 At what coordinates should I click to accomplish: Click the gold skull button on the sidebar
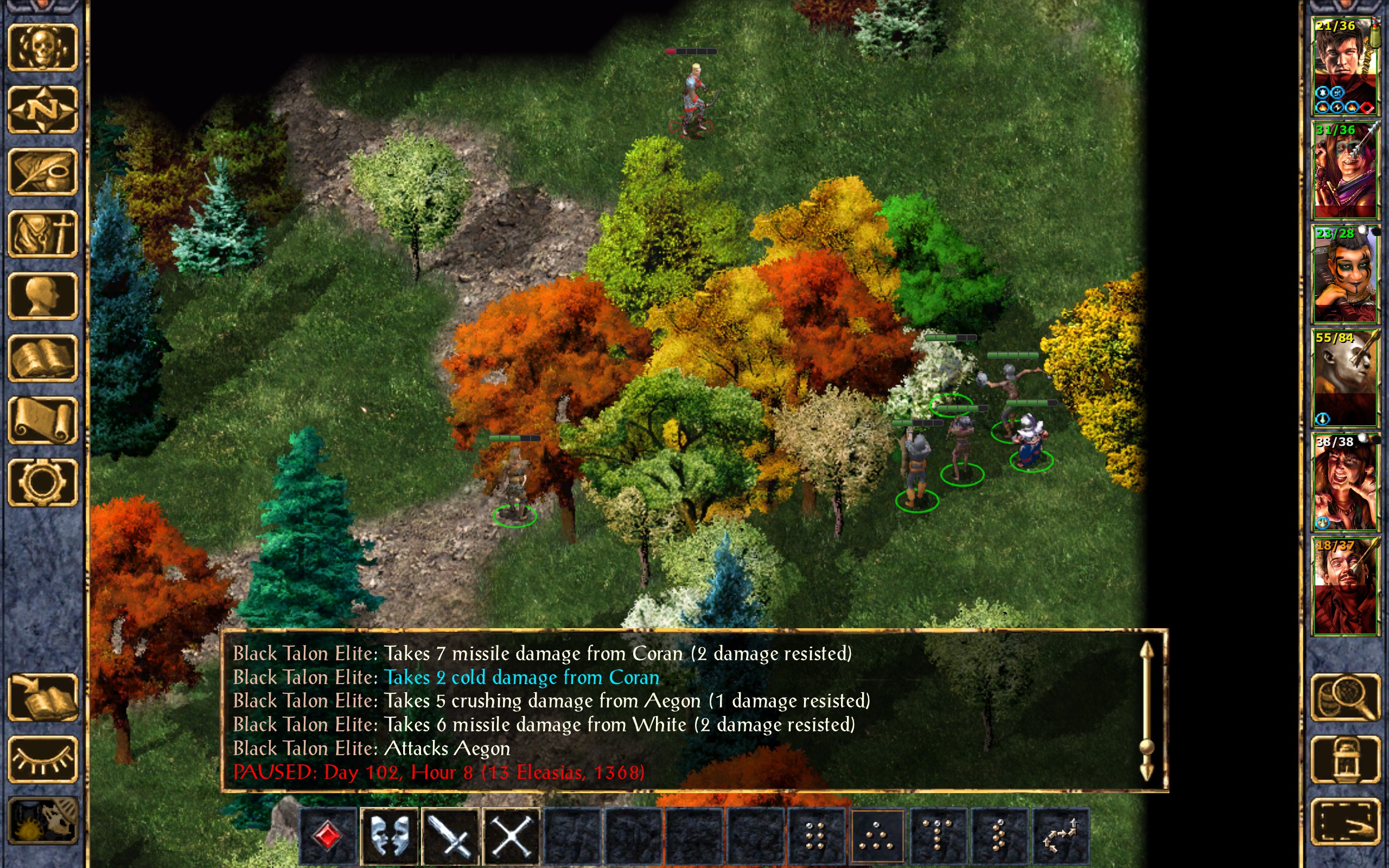[42, 47]
